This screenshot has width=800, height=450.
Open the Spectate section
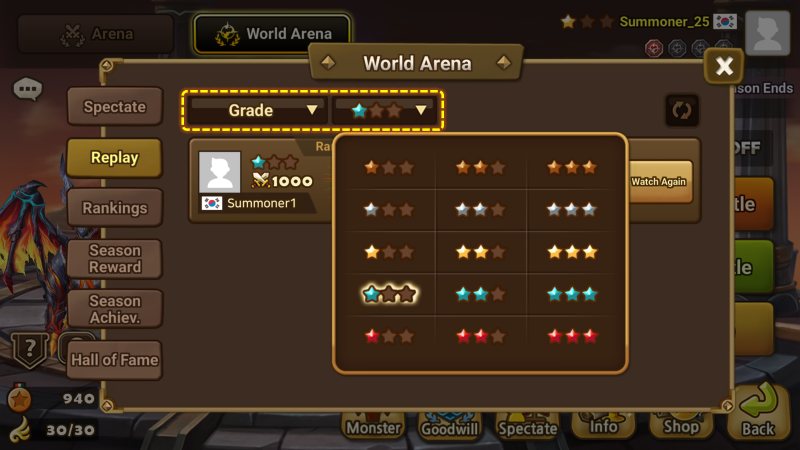pyautogui.click(x=114, y=107)
